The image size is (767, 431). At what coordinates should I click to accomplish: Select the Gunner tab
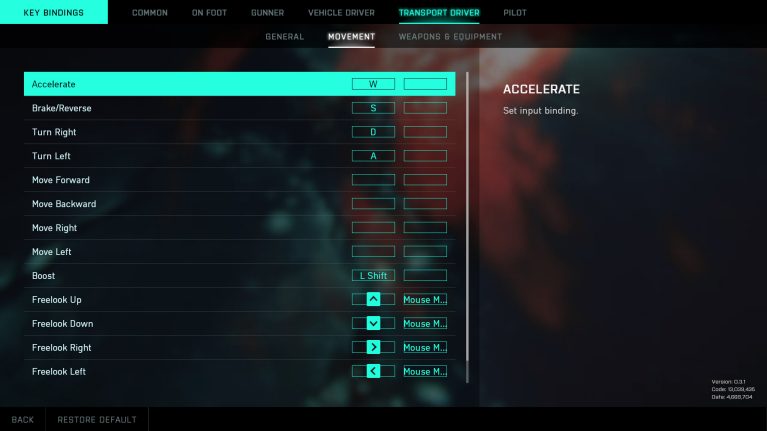point(268,13)
